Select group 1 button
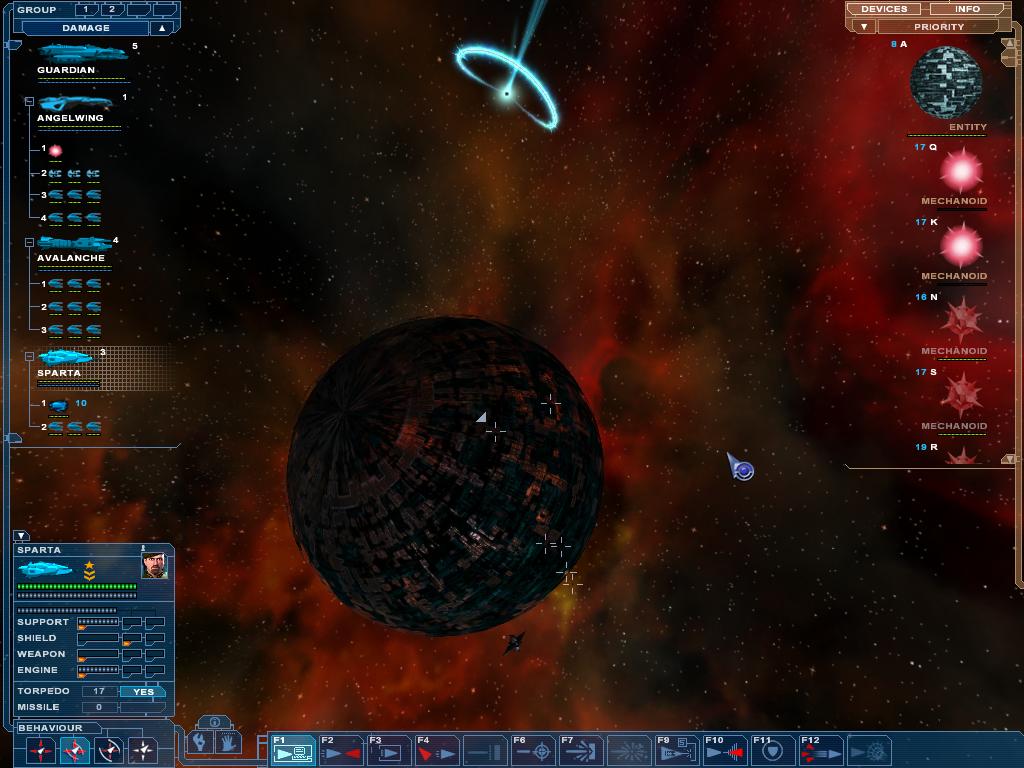This screenshot has height=768, width=1024. tap(86, 9)
